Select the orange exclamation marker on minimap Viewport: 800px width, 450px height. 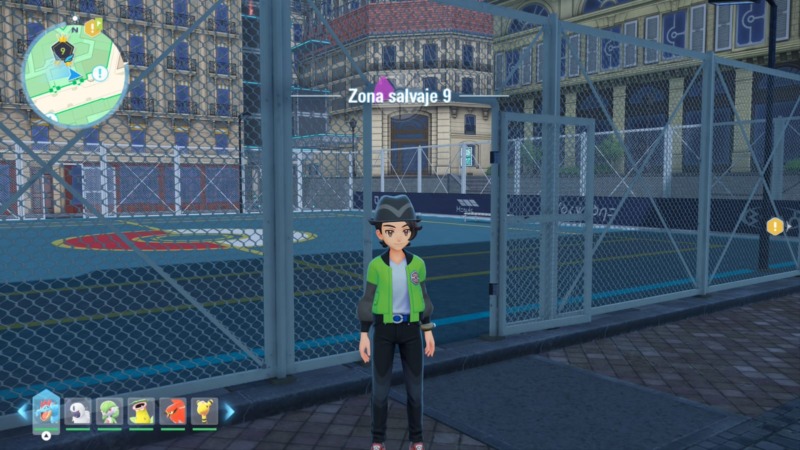tap(93, 27)
